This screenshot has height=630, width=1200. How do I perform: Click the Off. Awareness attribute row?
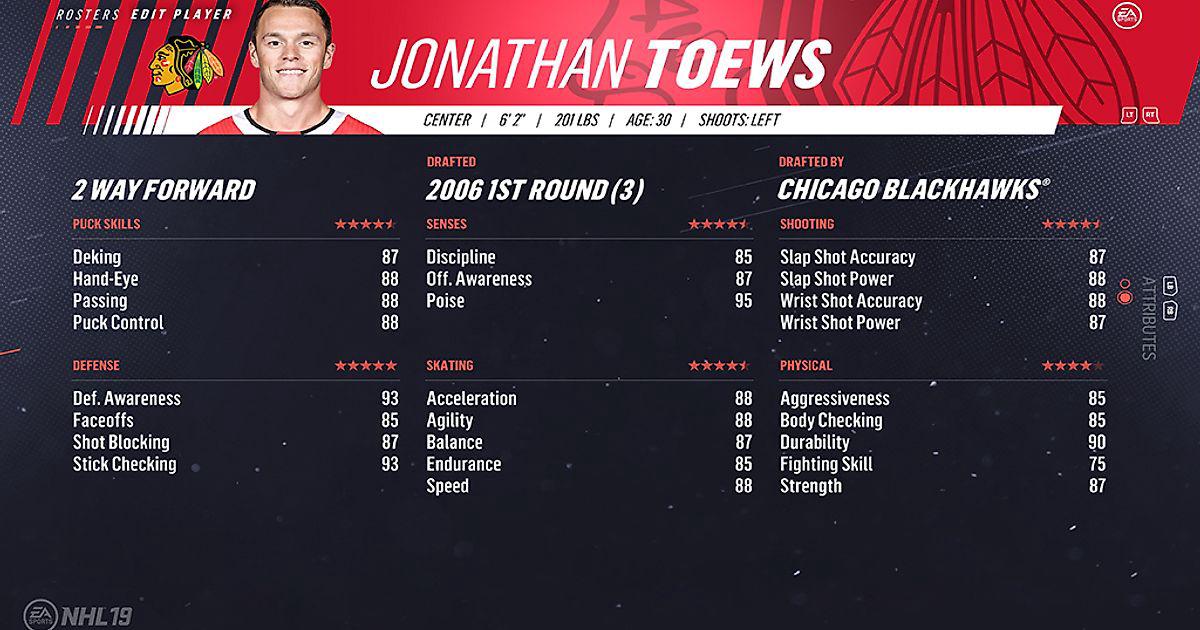coord(588,279)
